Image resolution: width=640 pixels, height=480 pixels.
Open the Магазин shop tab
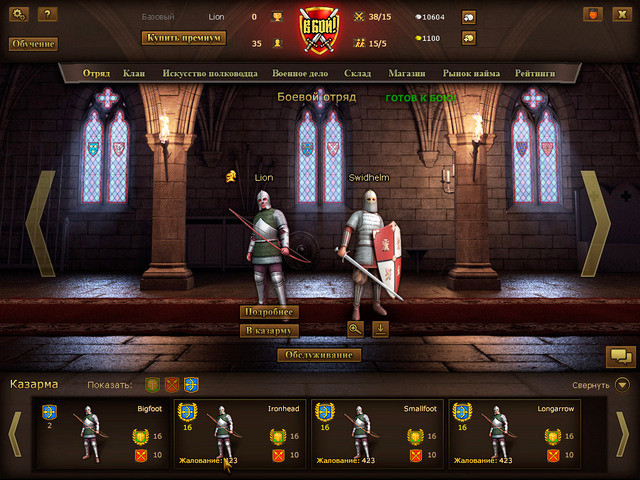pyautogui.click(x=408, y=73)
